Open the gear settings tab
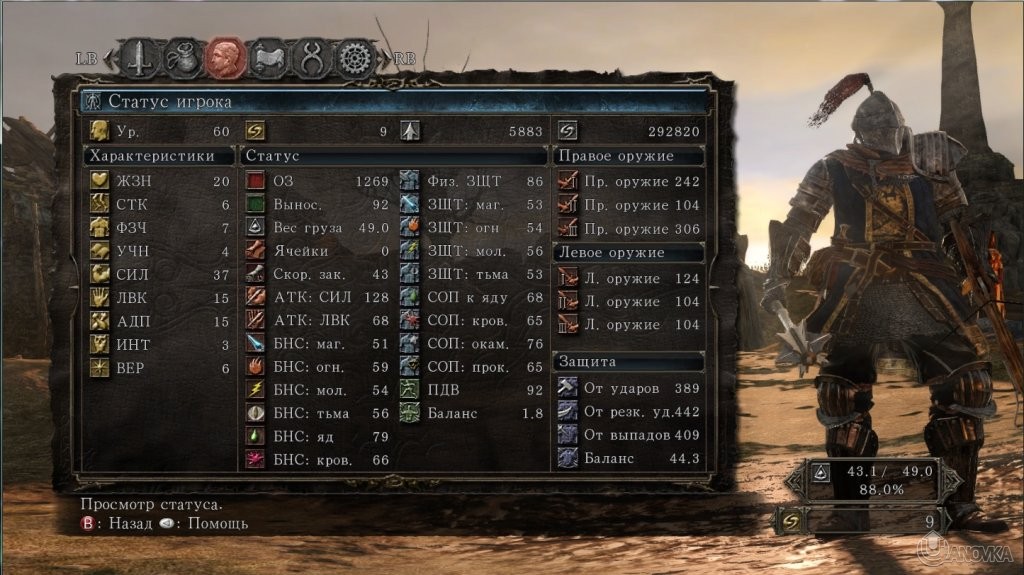The height and width of the screenshot is (575, 1024). click(x=353, y=57)
